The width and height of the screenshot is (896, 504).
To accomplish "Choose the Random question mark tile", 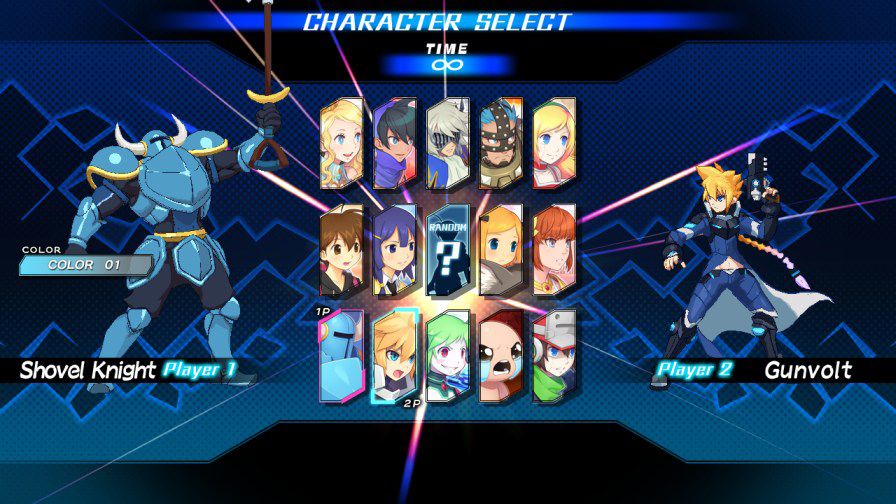I will pyautogui.click(x=447, y=251).
